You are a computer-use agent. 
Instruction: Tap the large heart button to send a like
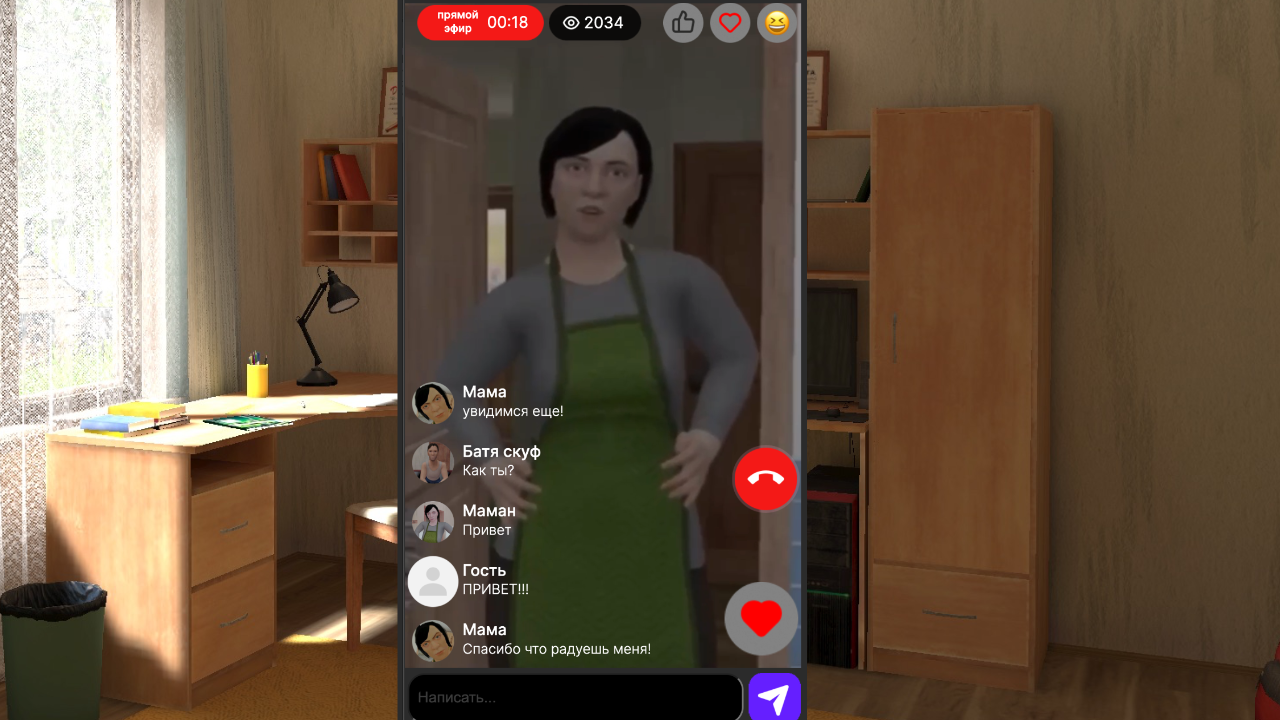[761, 618]
